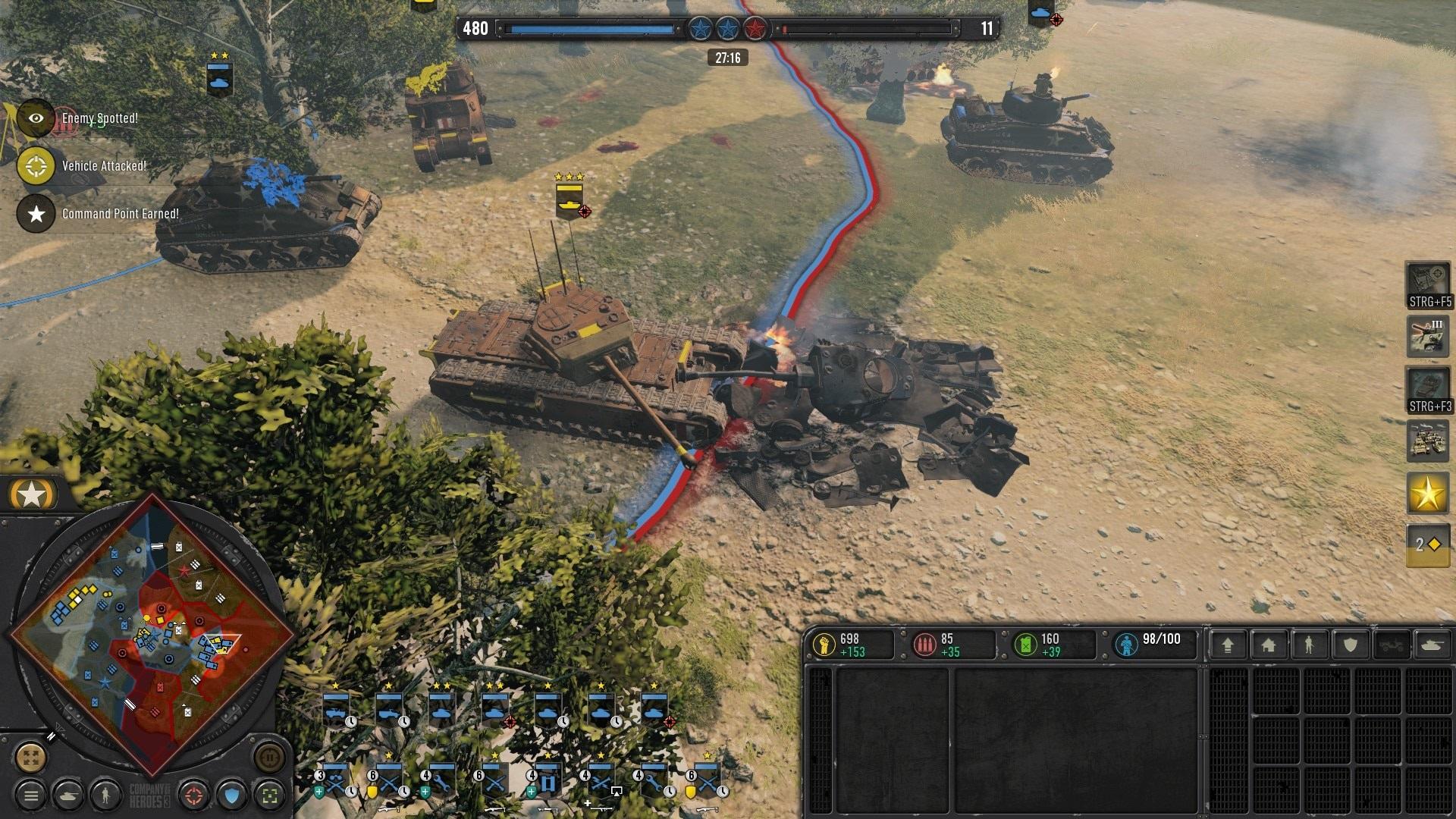Screen dimensions: 1456x819
Task: Activate the red crosshair attack ping button
Action: (194, 795)
